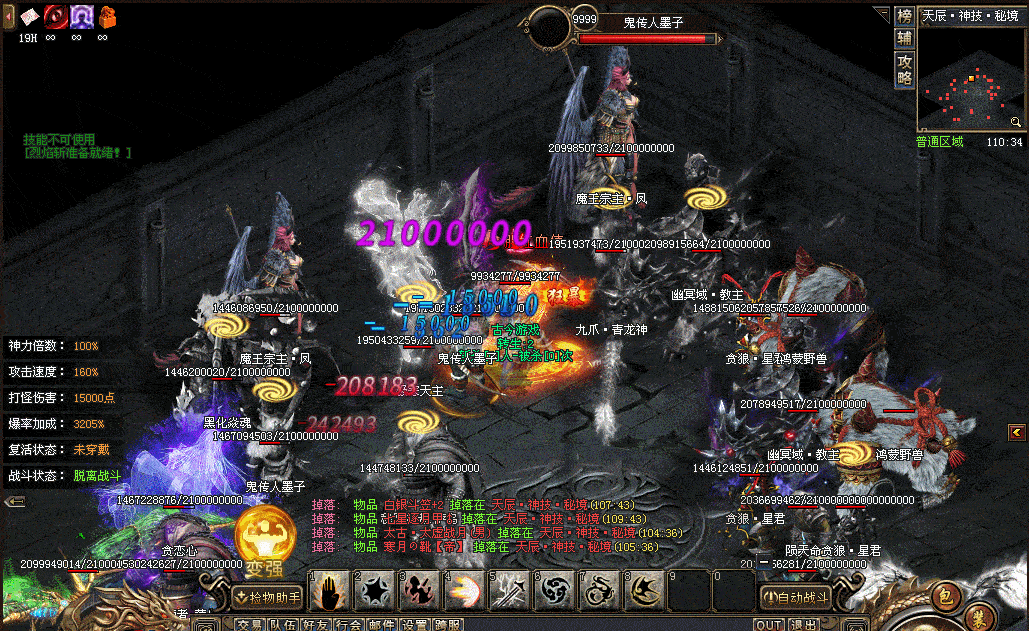Open the 设置 settings menu

pyautogui.click(x=414, y=624)
